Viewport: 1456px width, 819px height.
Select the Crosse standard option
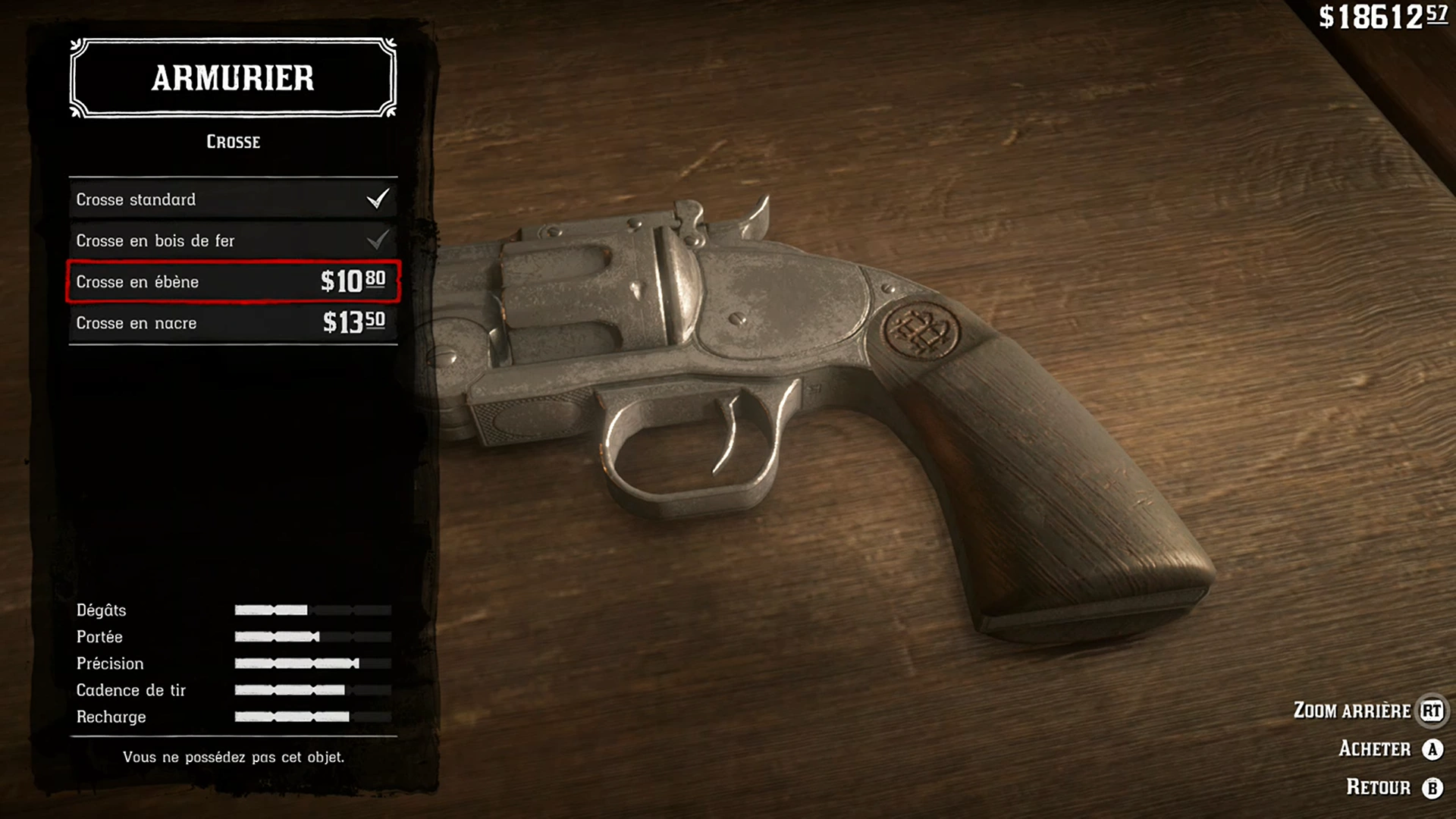(x=232, y=199)
